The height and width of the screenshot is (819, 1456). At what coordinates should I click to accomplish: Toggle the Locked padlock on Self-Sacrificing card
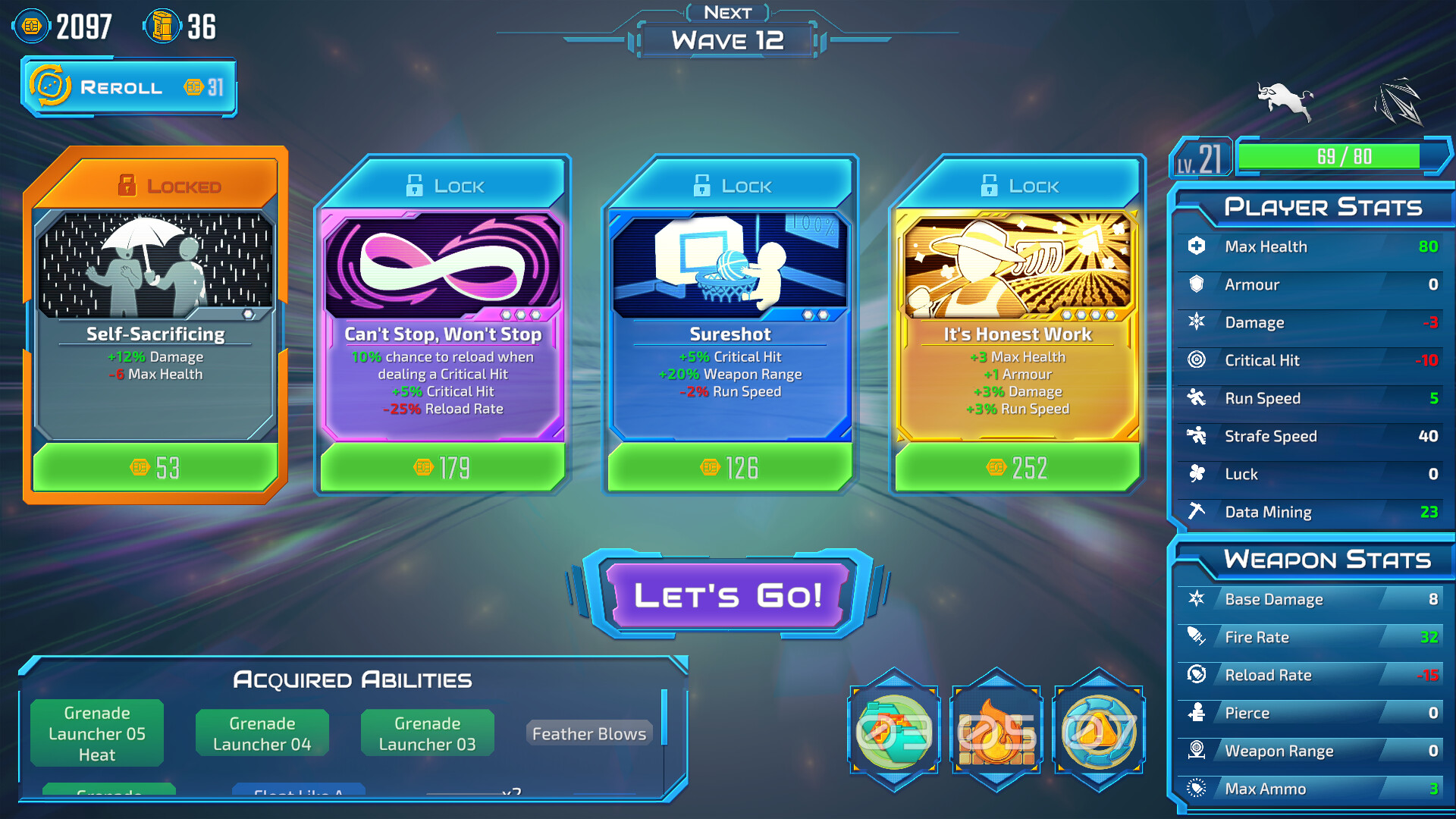coord(127,184)
